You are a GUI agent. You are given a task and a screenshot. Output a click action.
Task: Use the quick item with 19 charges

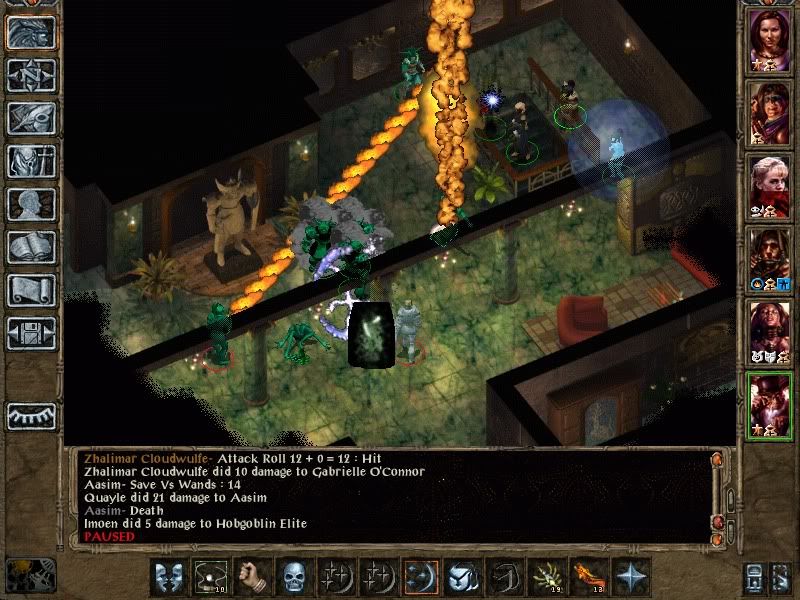(x=546, y=577)
